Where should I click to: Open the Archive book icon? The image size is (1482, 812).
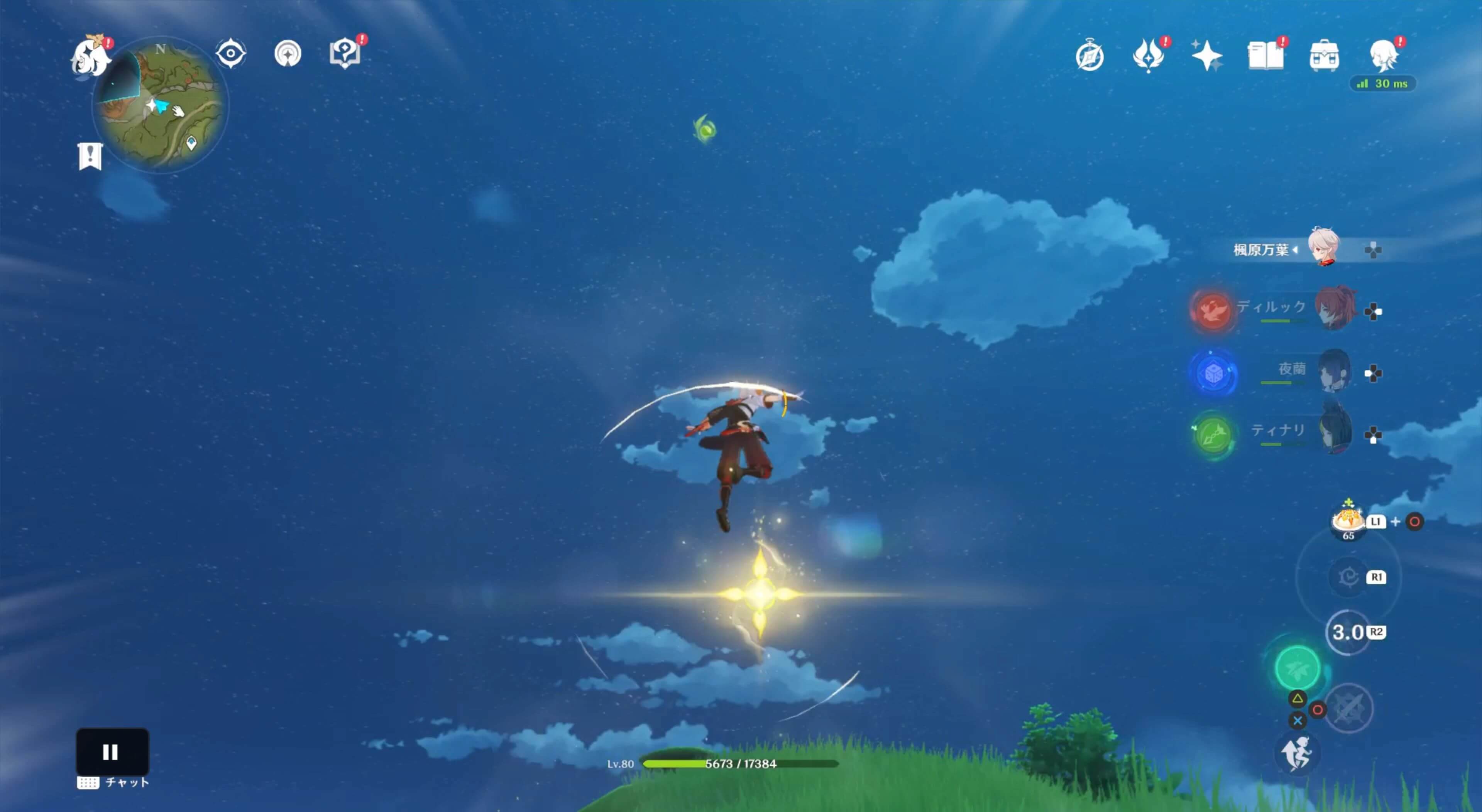[1266, 56]
